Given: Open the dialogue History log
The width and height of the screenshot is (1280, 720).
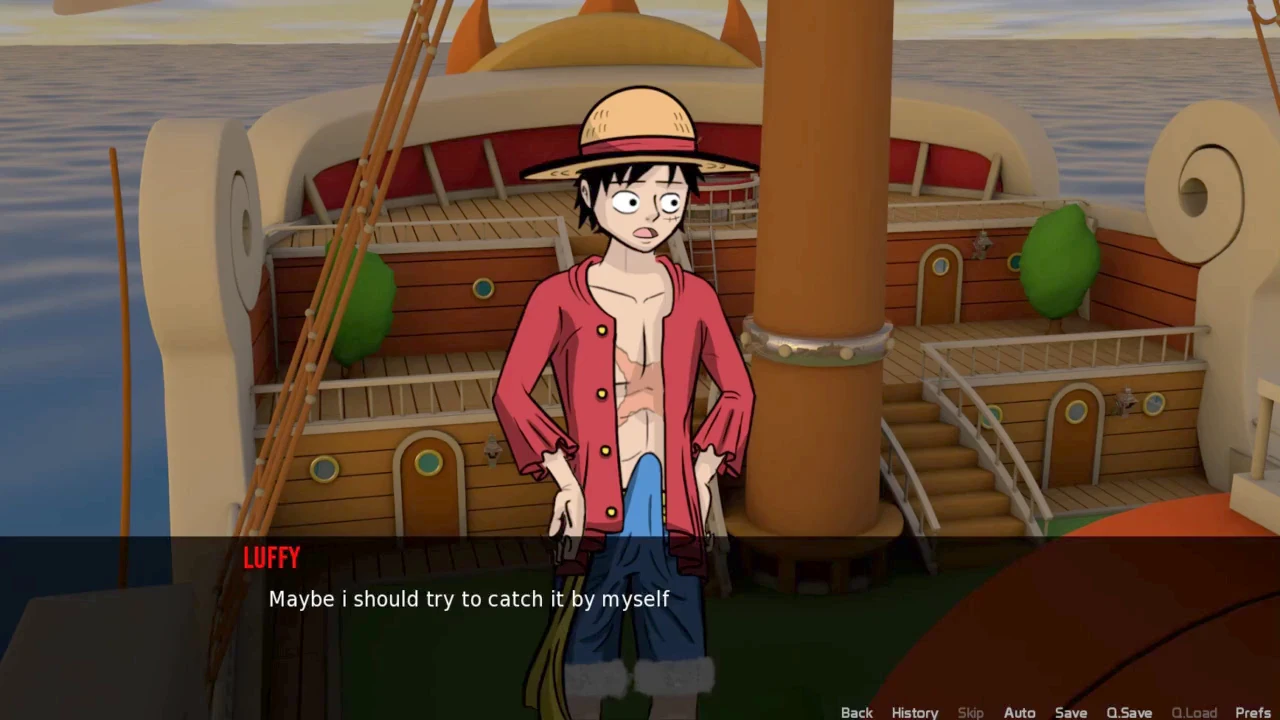Looking at the screenshot, I should pyautogui.click(x=914, y=712).
